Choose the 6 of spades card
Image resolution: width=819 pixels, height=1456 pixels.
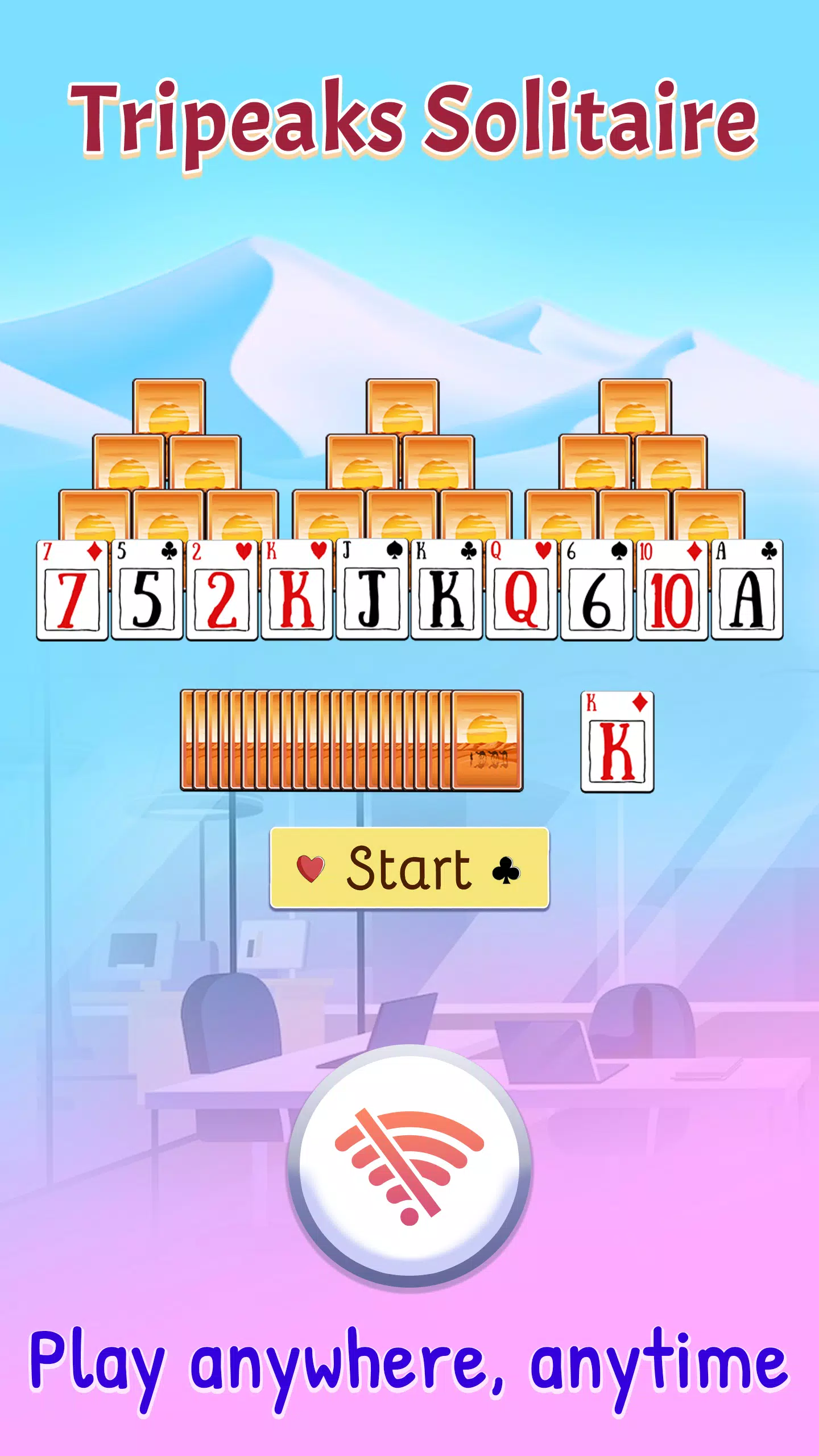click(x=597, y=590)
